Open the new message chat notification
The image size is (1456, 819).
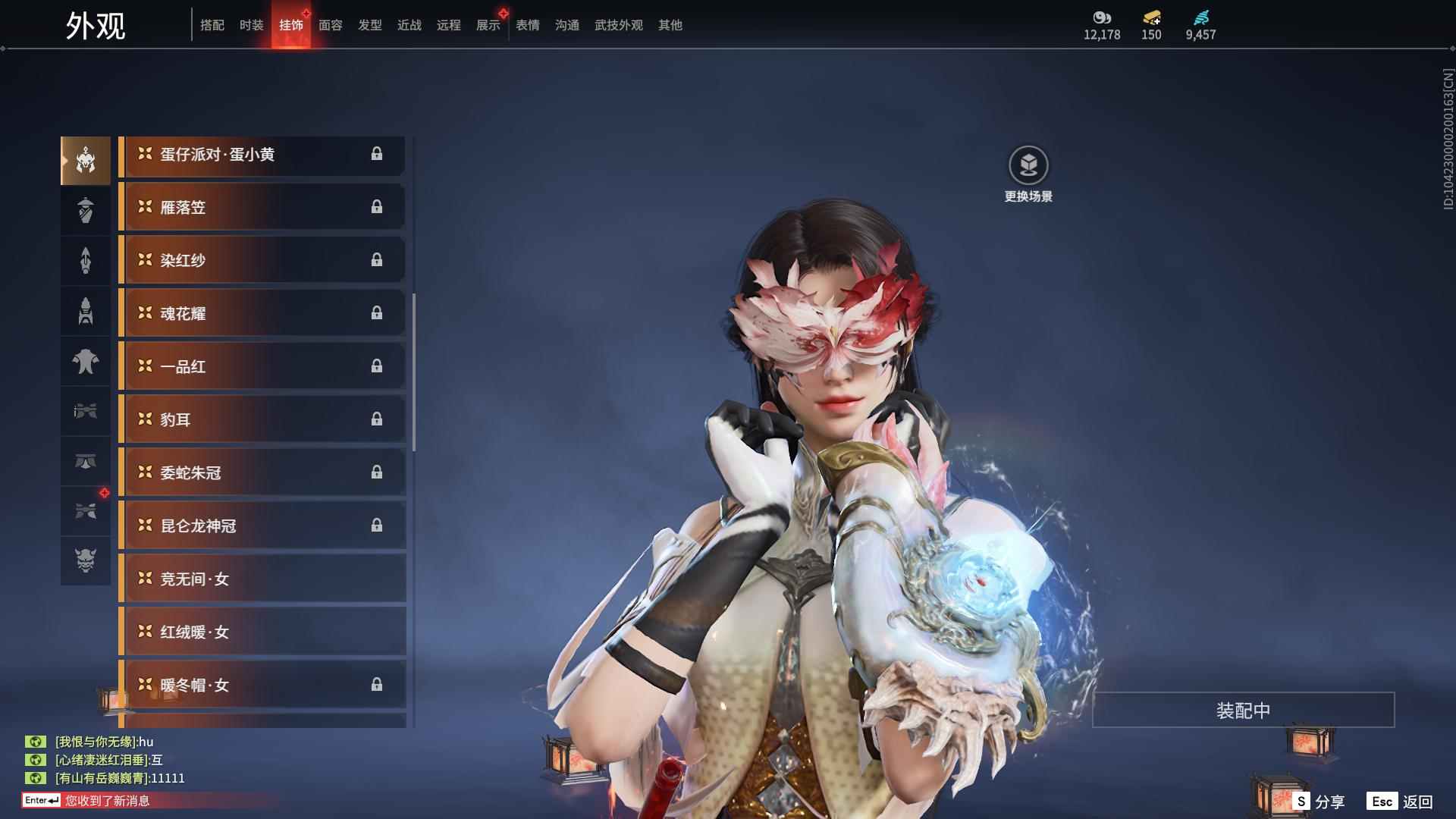coord(106,801)
